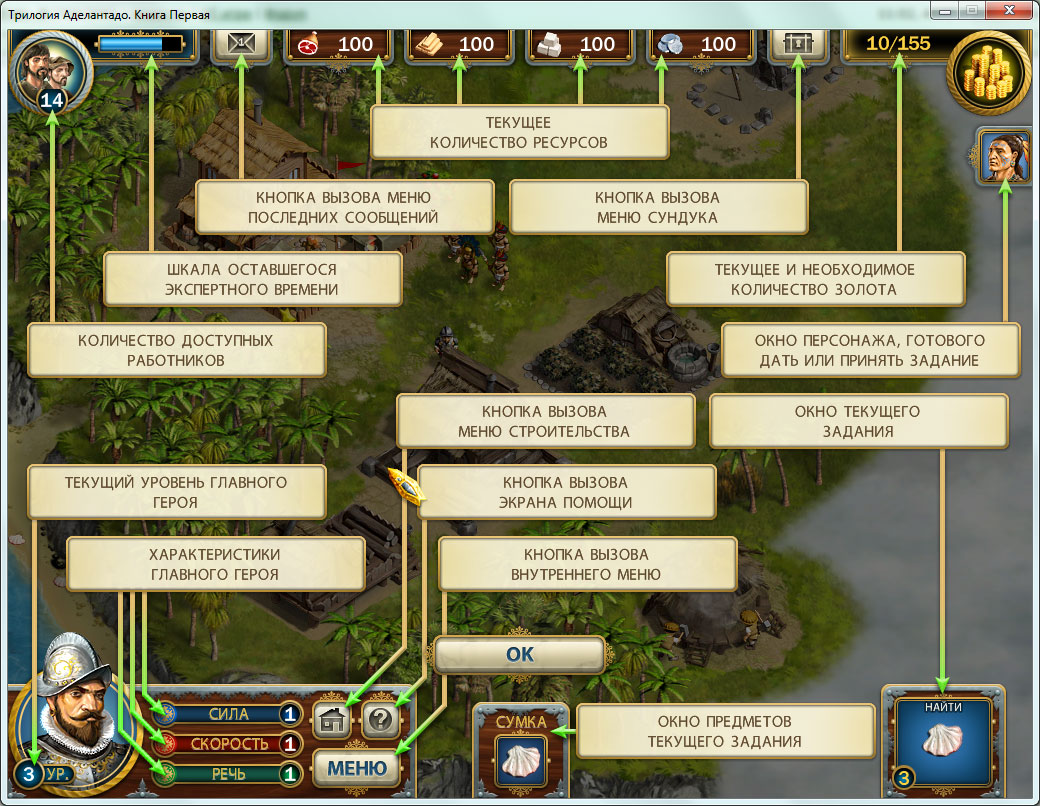
Task: Click the available workers portrait
Action: pyautogui.click(x=50, y=64)
